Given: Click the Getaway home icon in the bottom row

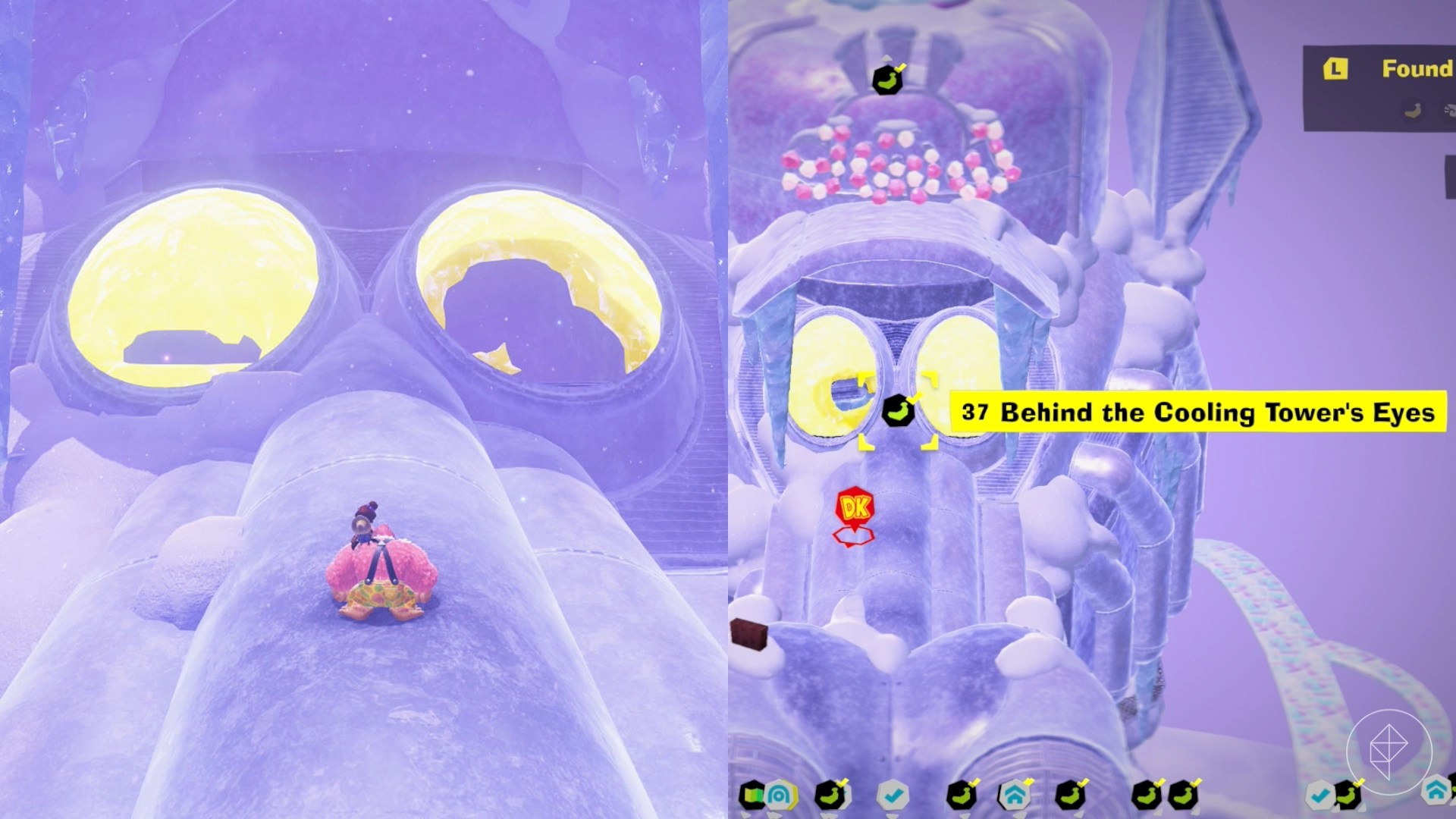Looking at the screenshot, I should click(1013, 794).
